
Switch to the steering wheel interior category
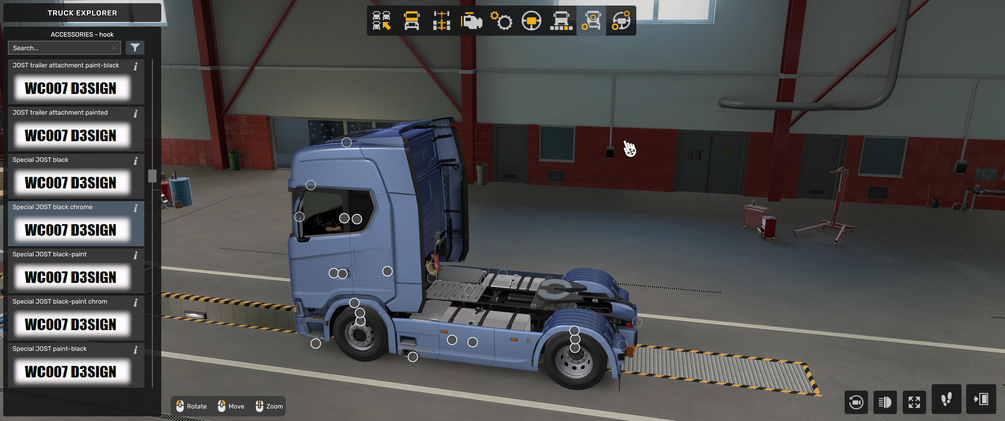(x=531, y=21)
